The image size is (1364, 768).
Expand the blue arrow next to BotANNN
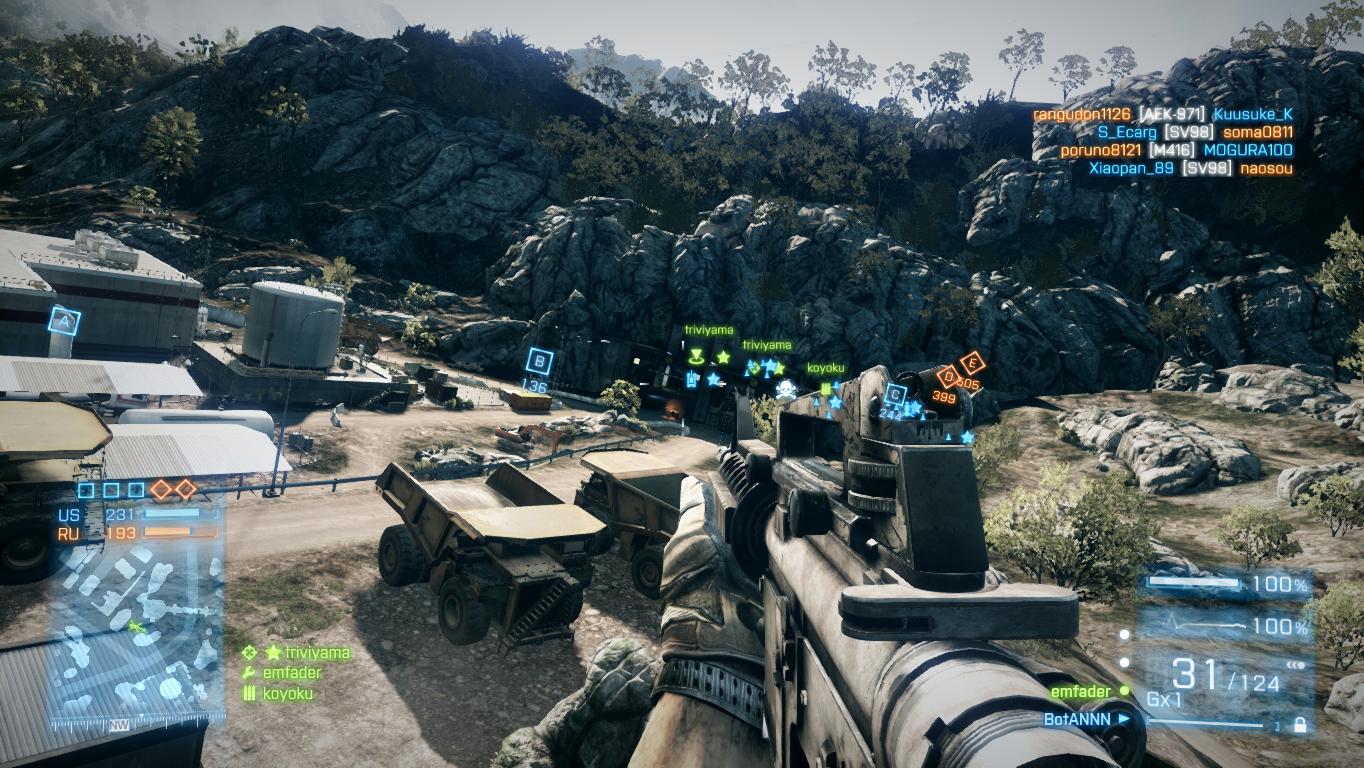1123,717
